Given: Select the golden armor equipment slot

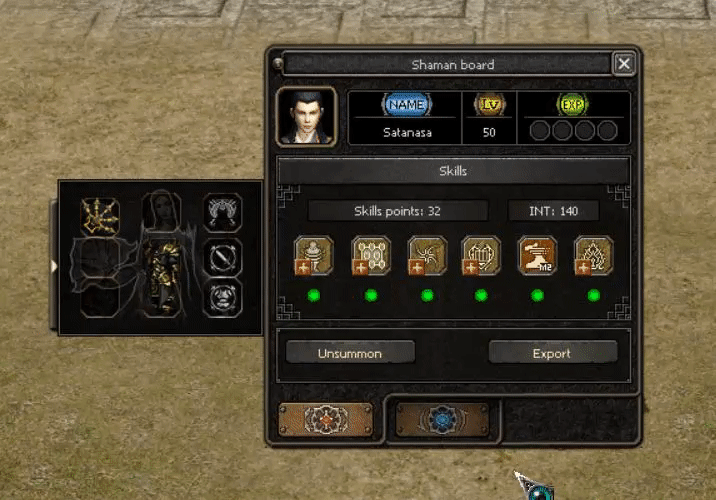Looking at the screenshot, I should (x=161, y=277).
